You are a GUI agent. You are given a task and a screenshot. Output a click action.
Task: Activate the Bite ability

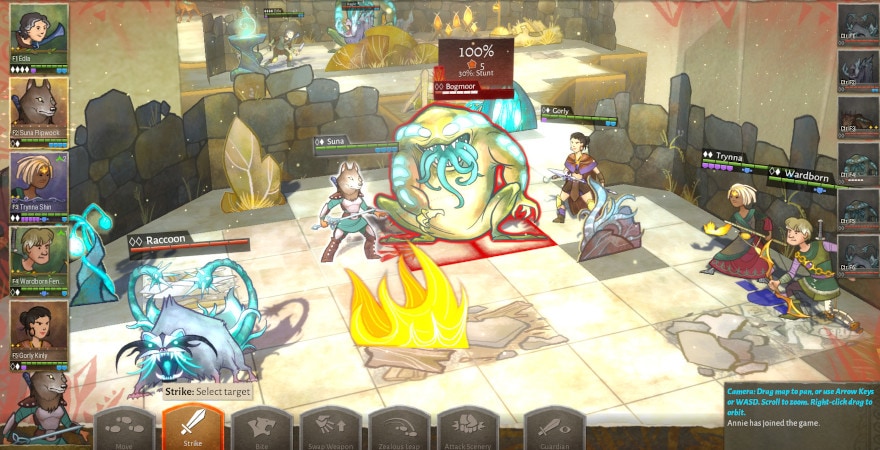click(x=261, y=428)
